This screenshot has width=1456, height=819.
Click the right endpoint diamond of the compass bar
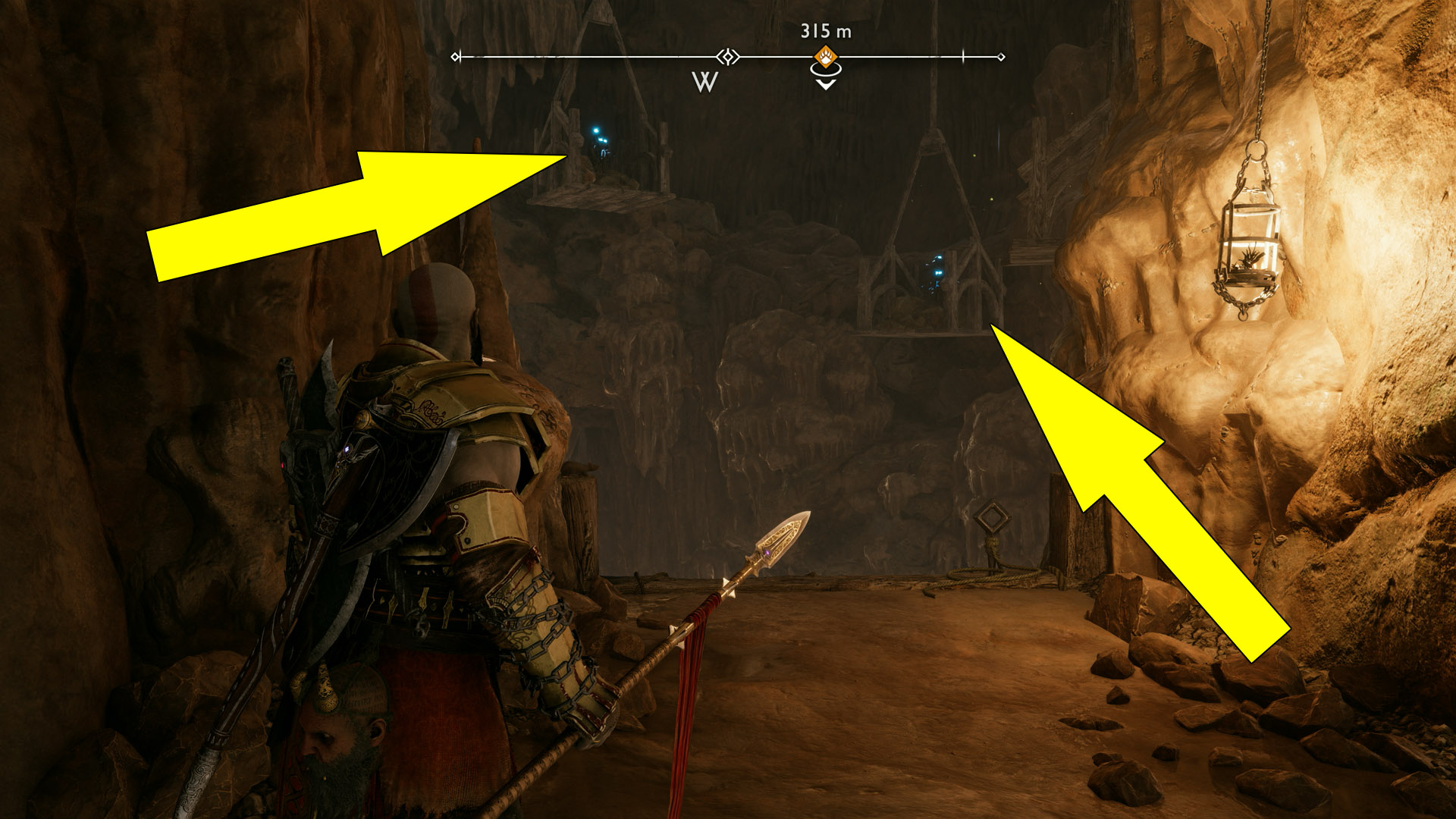coord(1001,55)
